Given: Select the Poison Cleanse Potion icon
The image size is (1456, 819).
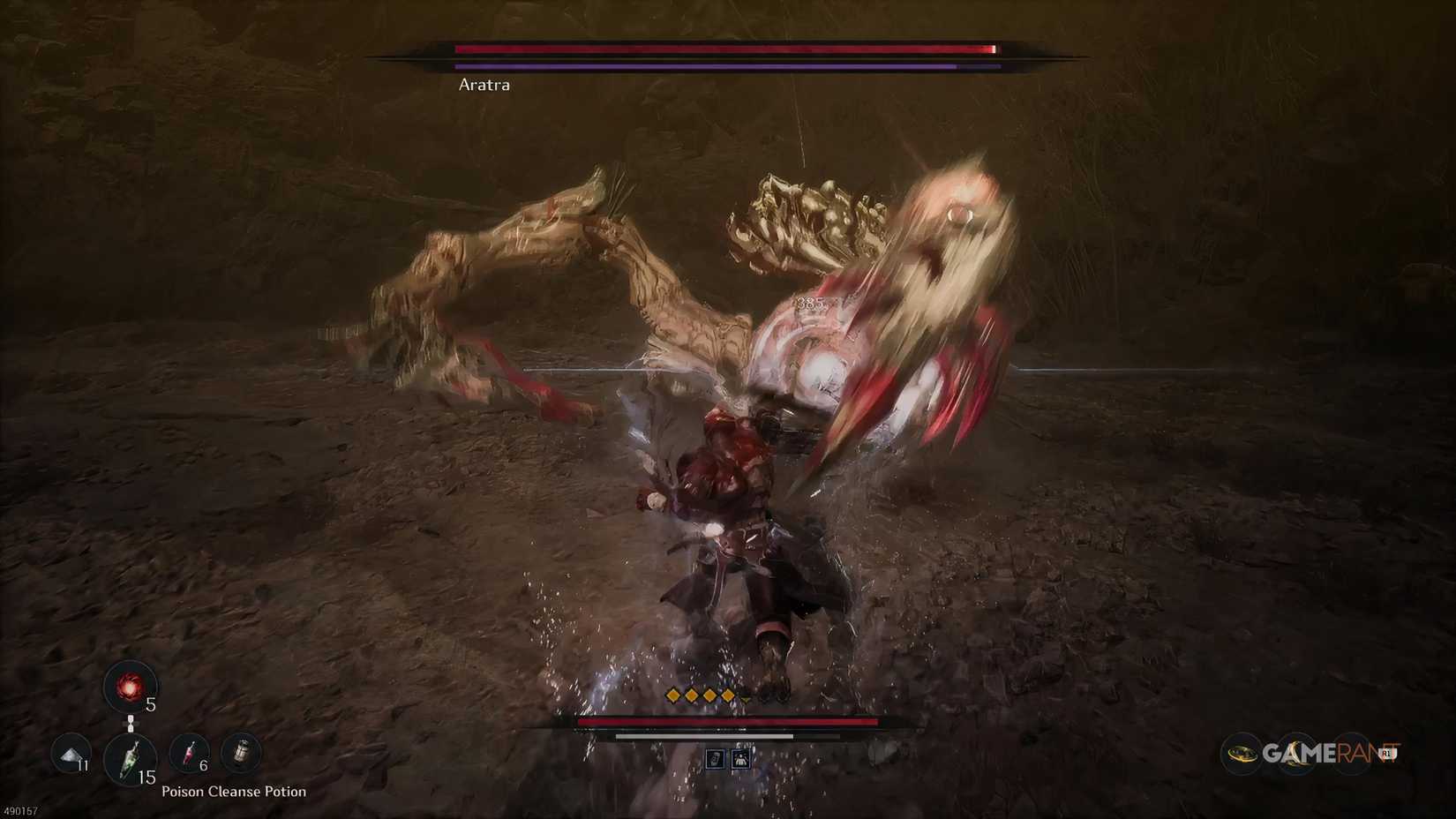Looking at the screenshot, I should pos(129,759).
